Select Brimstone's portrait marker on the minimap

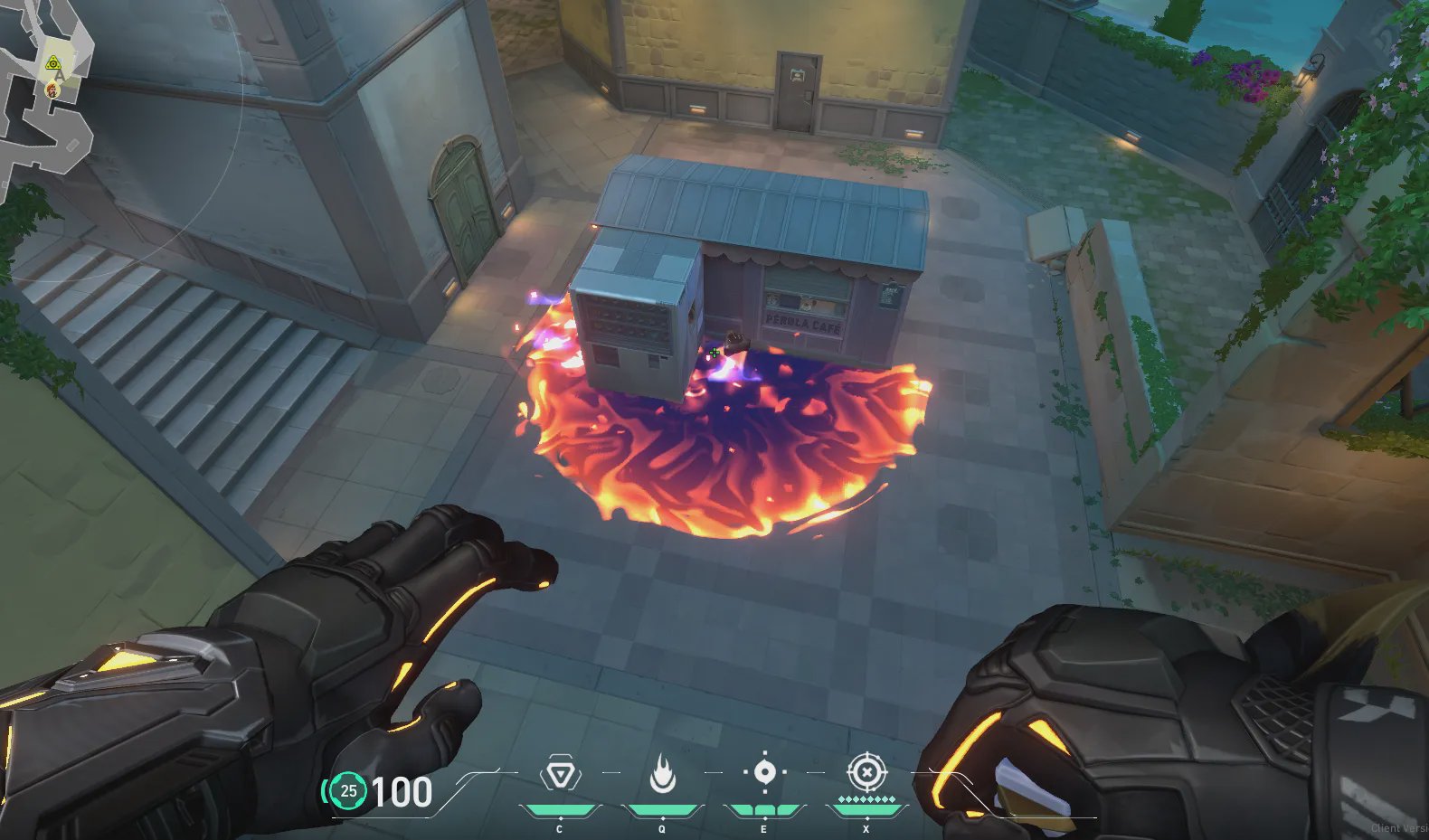[x=52, y=90]
